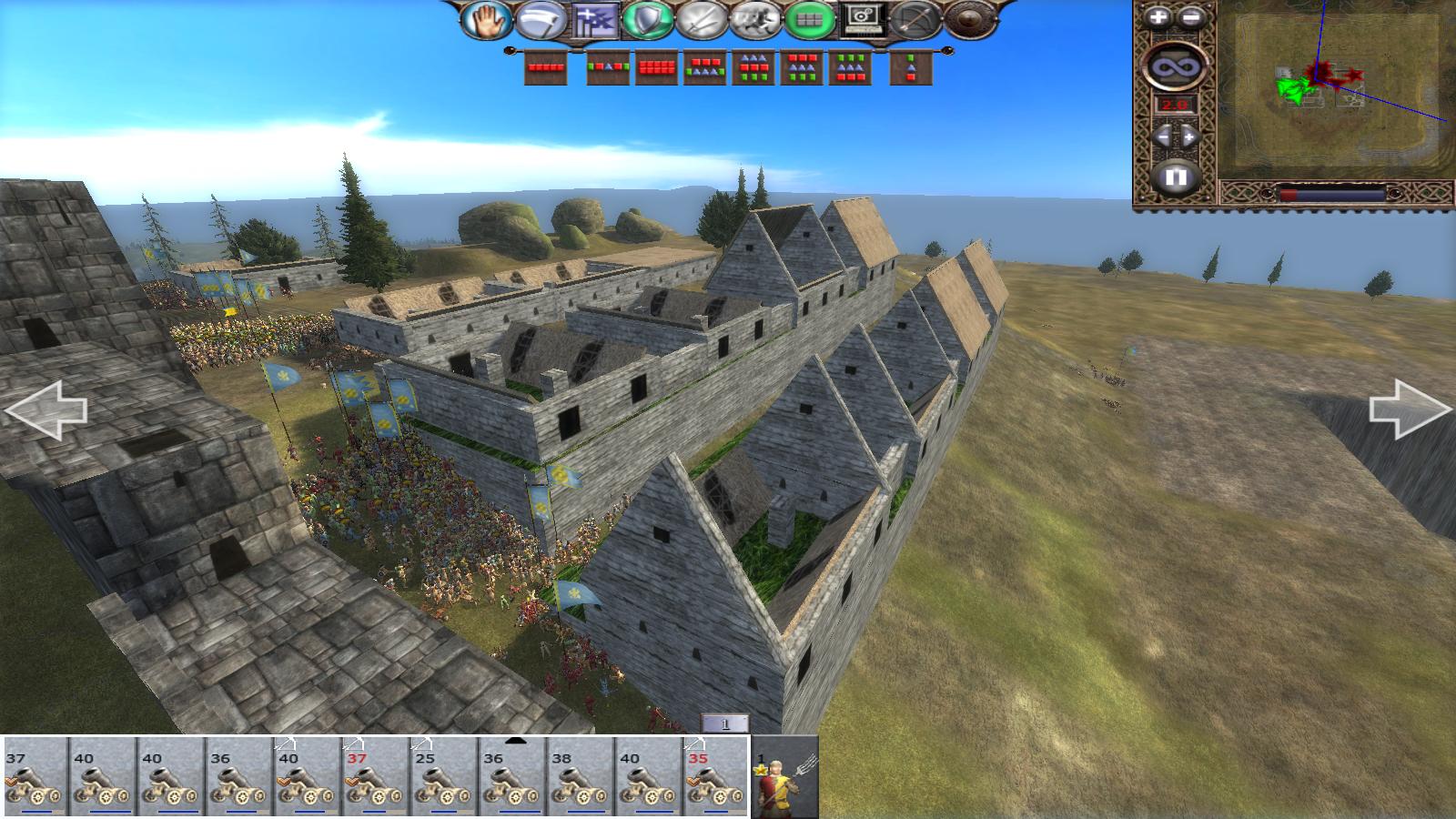Click the halt order hand icon

pyautogui.click(x=486, y=20)
